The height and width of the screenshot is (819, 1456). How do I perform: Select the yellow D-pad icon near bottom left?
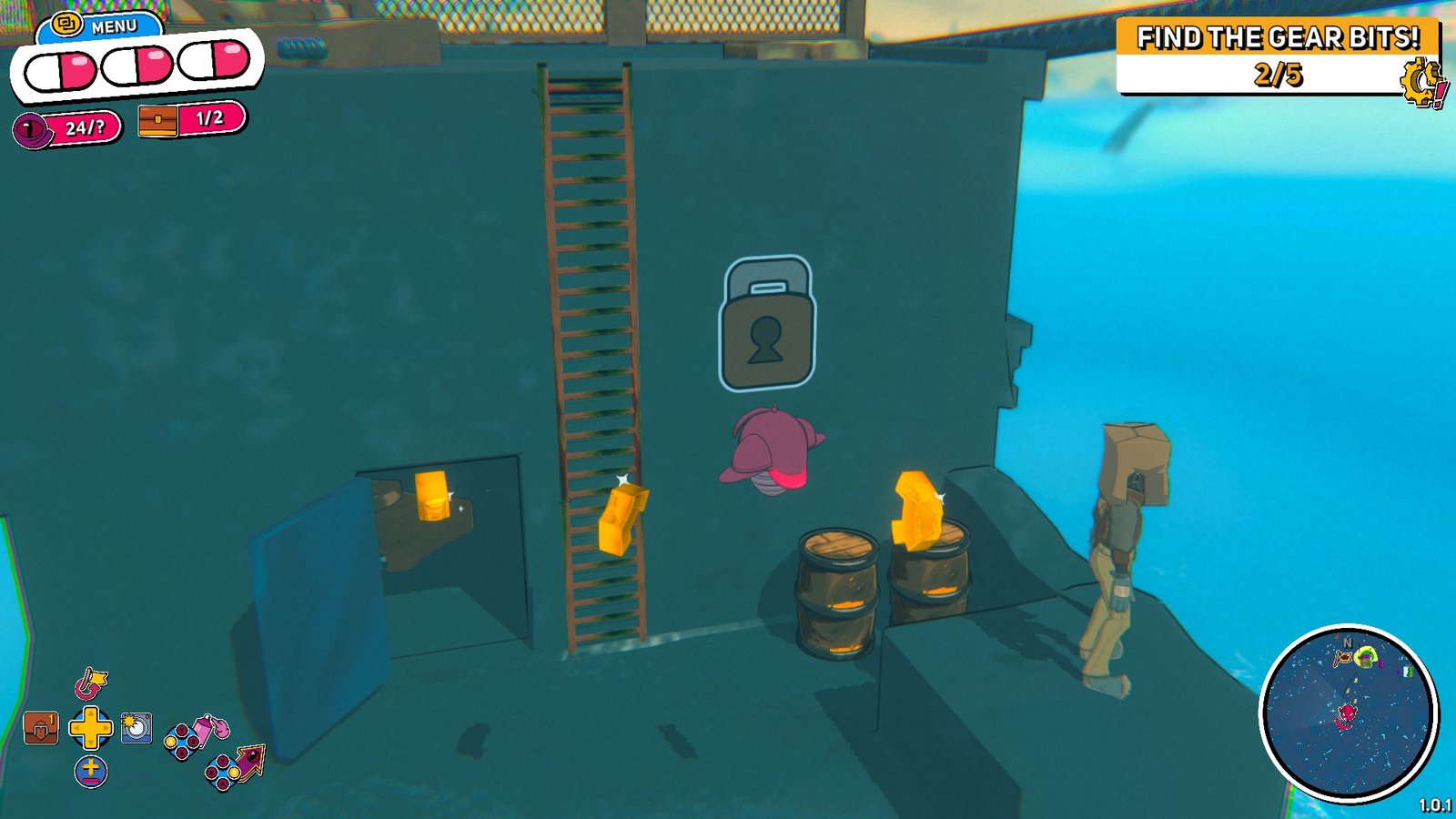(89, 728)
